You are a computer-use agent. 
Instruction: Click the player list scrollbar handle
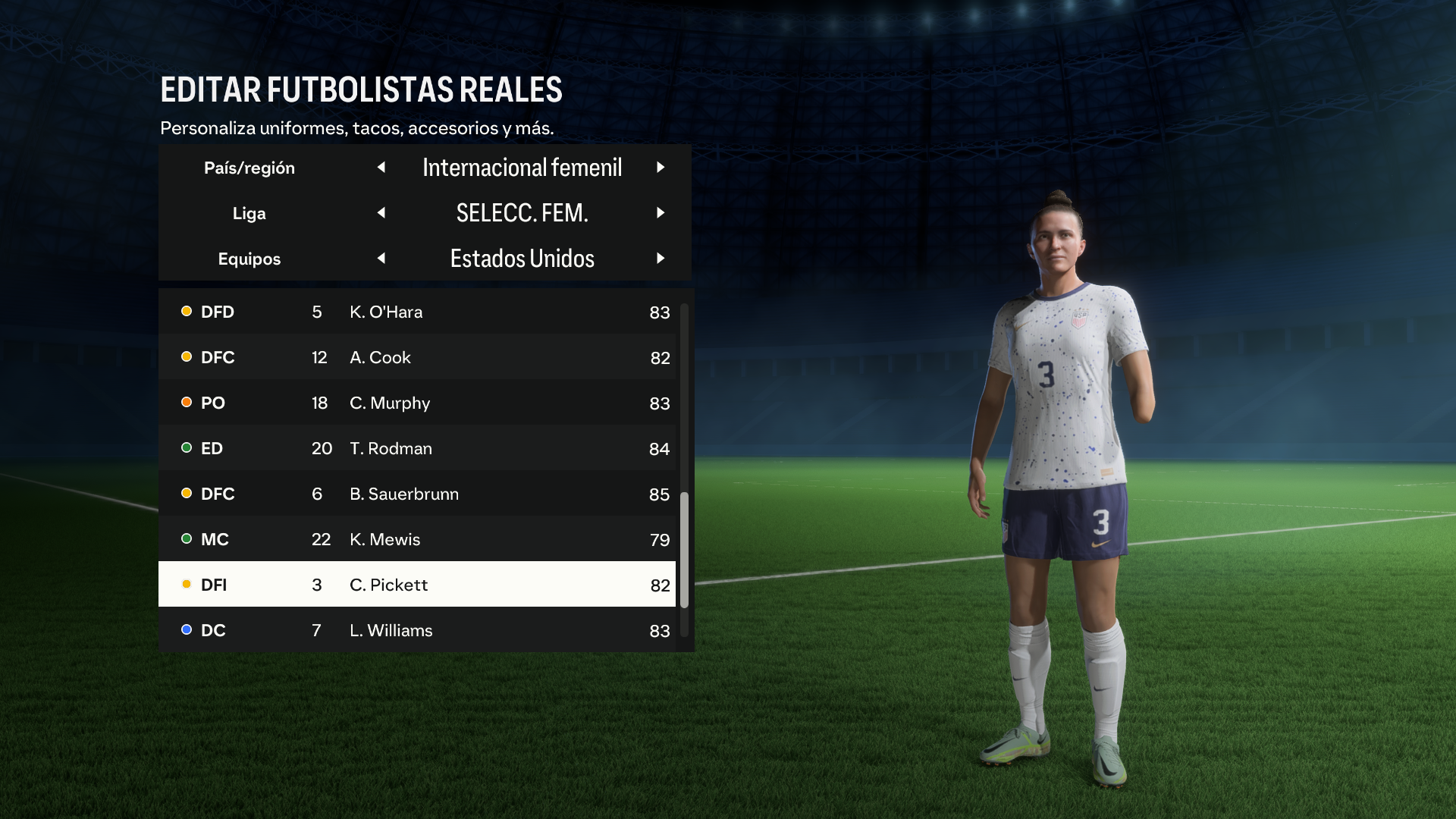click(x=684, y=550)
